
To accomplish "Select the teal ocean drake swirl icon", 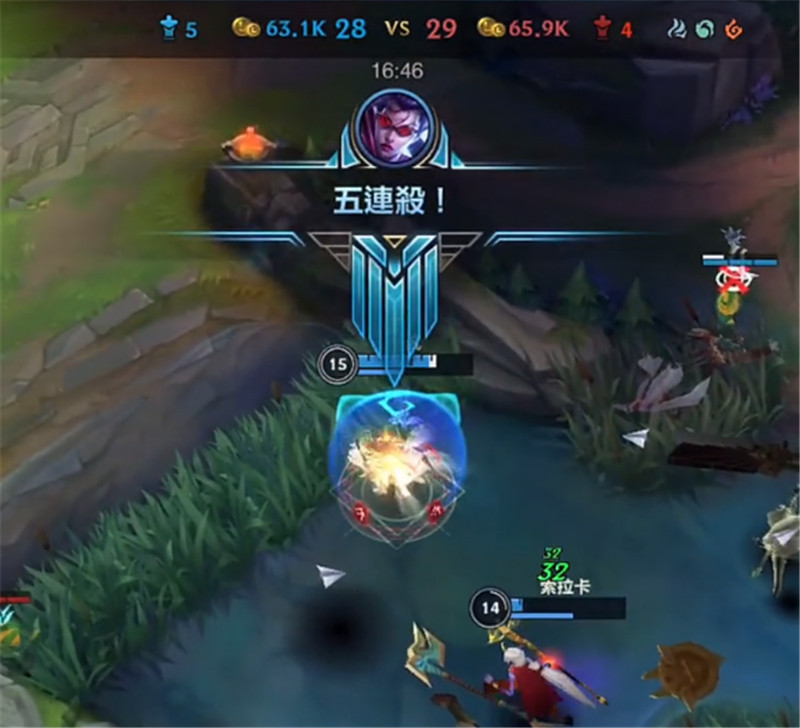I will 705,29.
